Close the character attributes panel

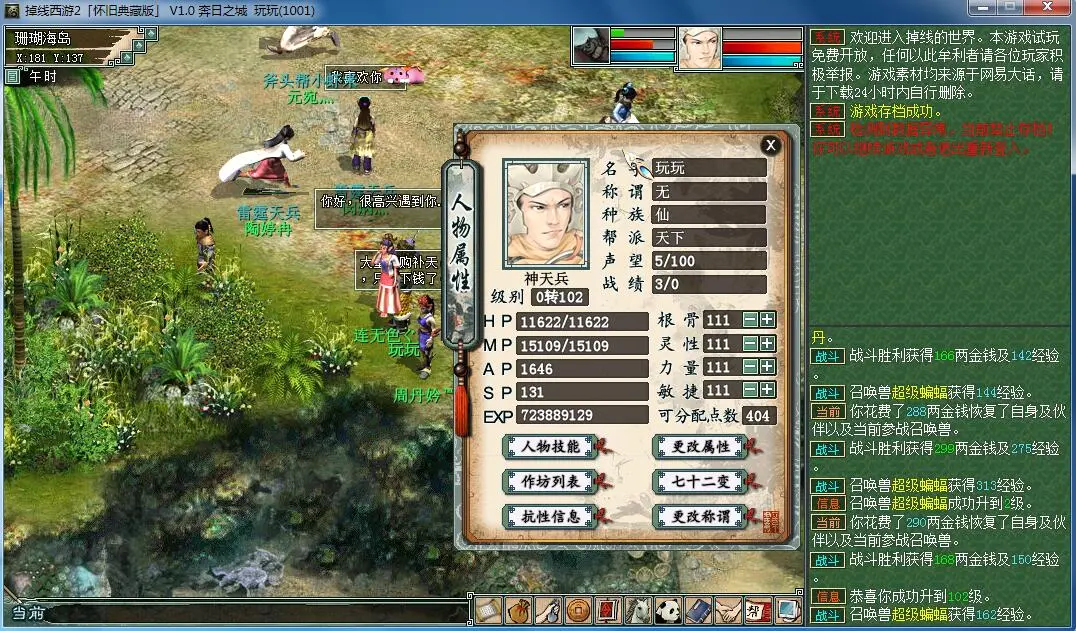(770, 145)
